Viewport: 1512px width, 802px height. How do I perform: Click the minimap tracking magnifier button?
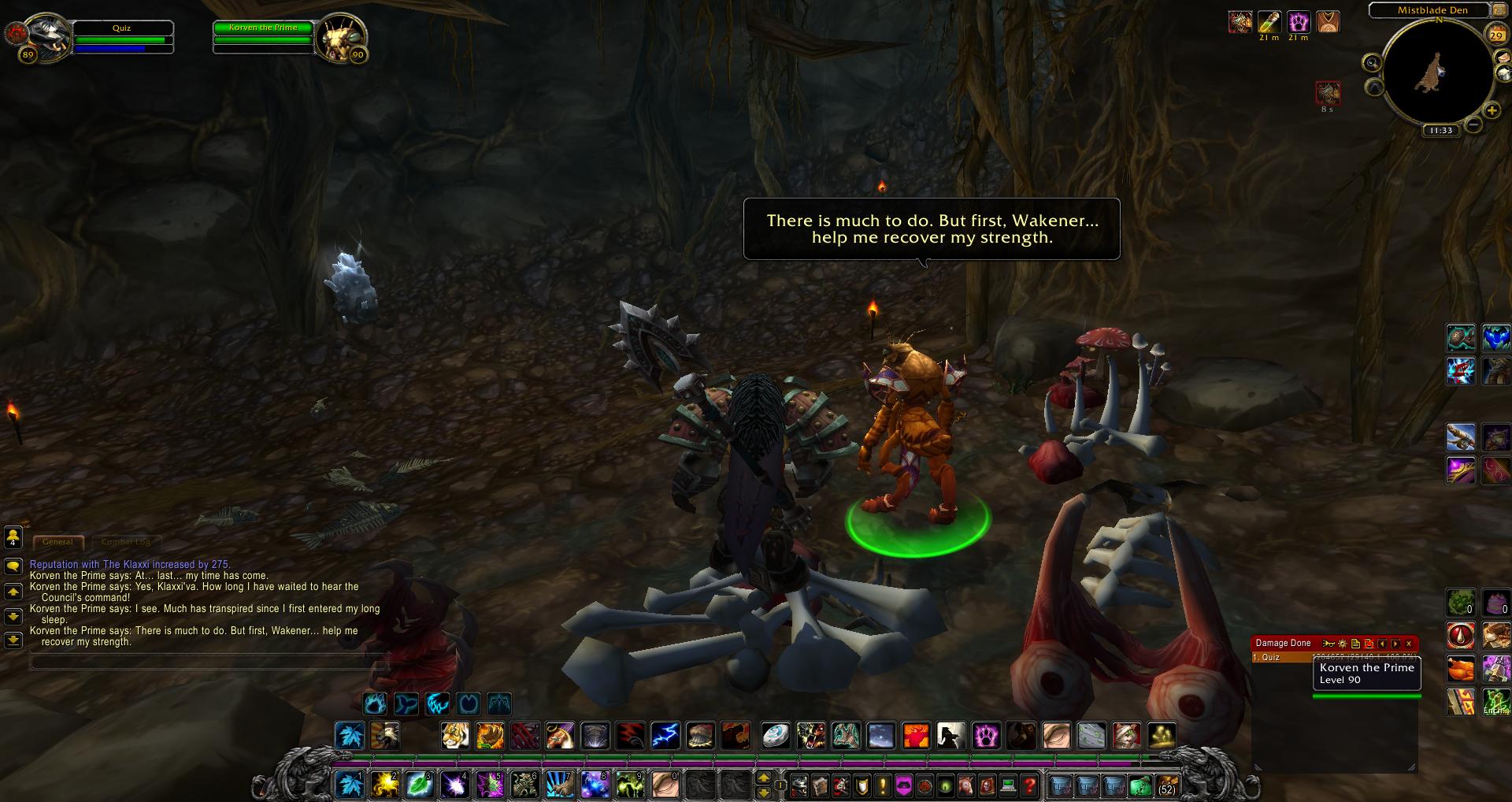(x=1373, y=63)
